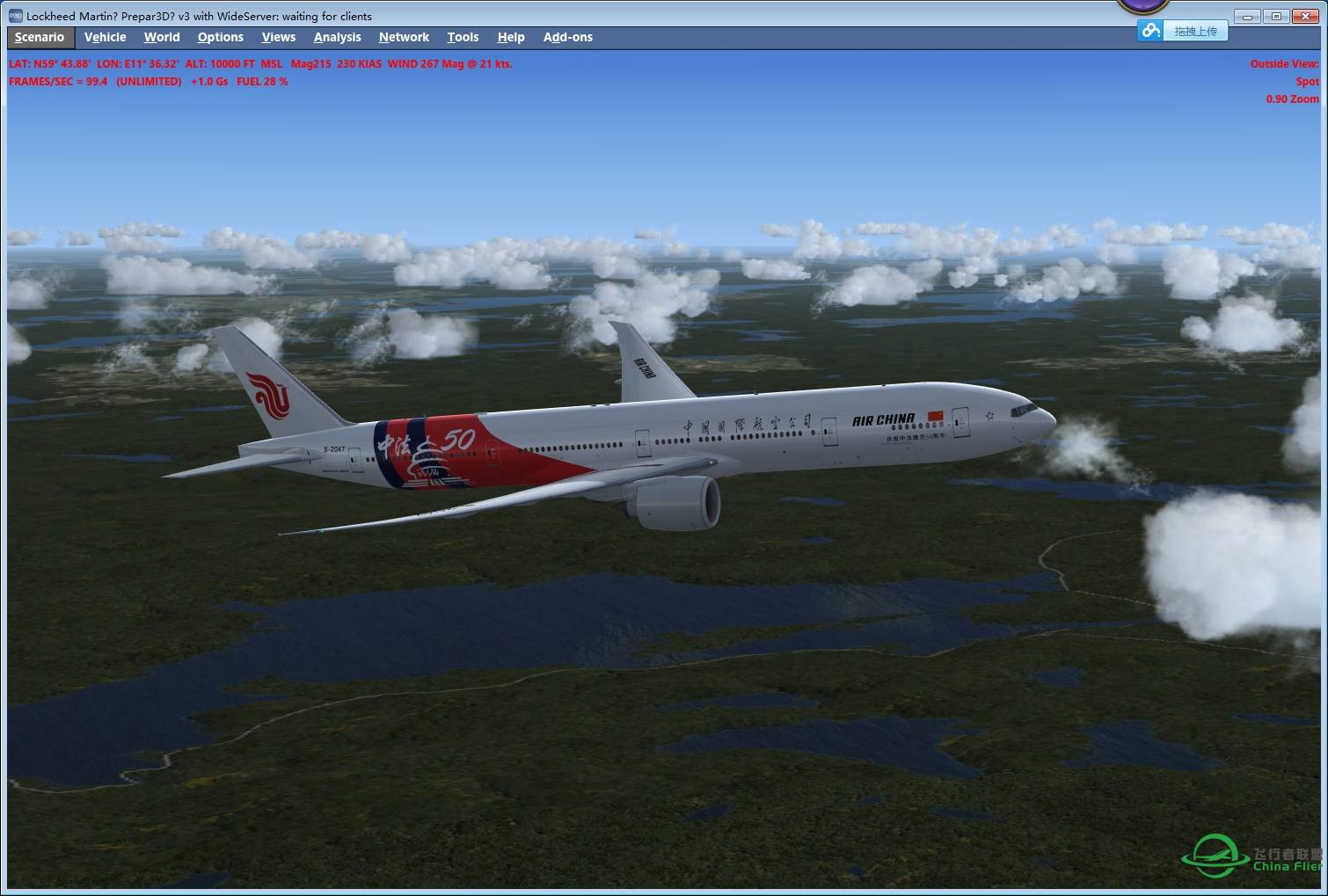Show the Options menu

(x=220, y=37)
